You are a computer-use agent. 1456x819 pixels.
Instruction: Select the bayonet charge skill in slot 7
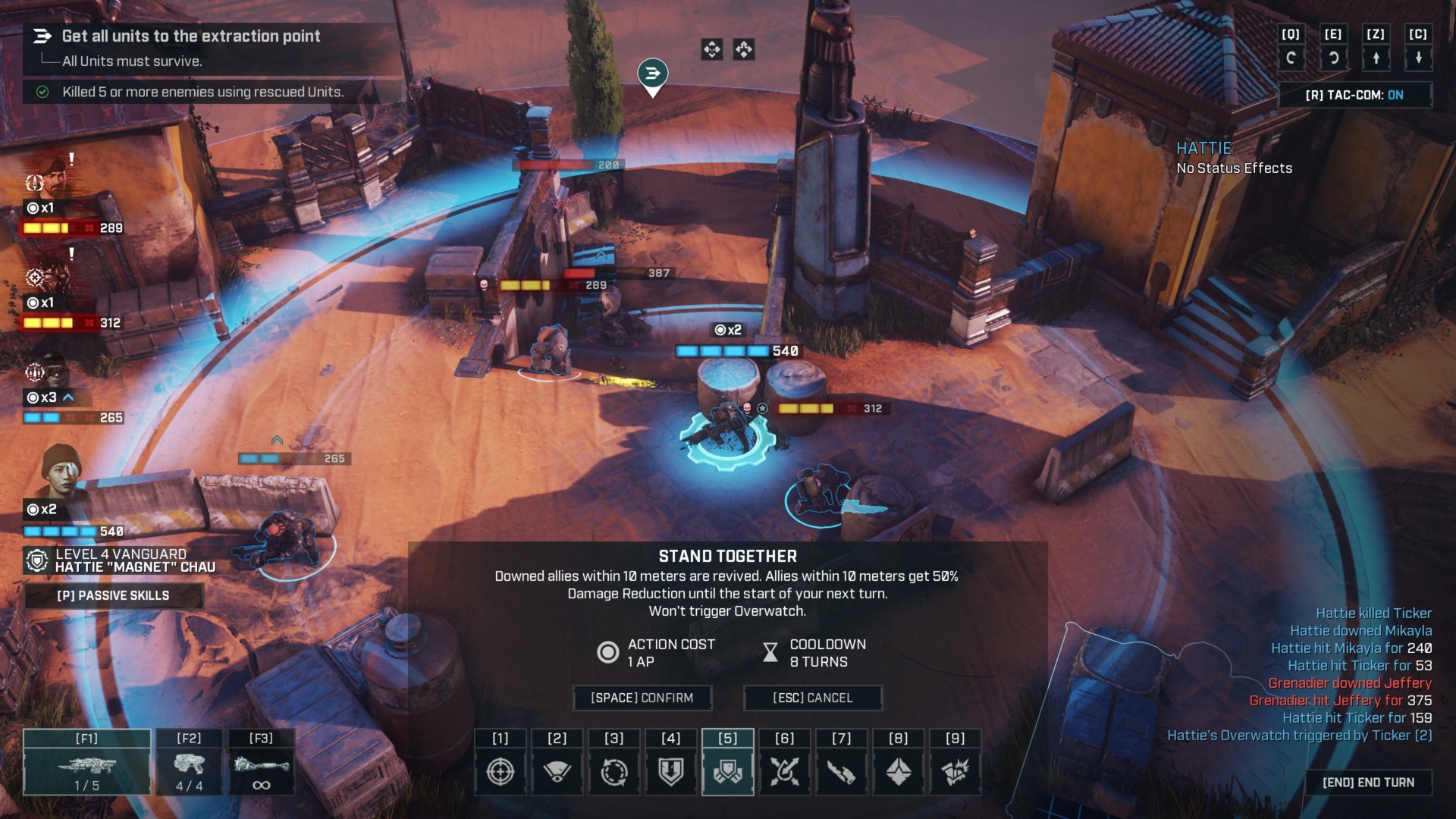pos(841,770)
